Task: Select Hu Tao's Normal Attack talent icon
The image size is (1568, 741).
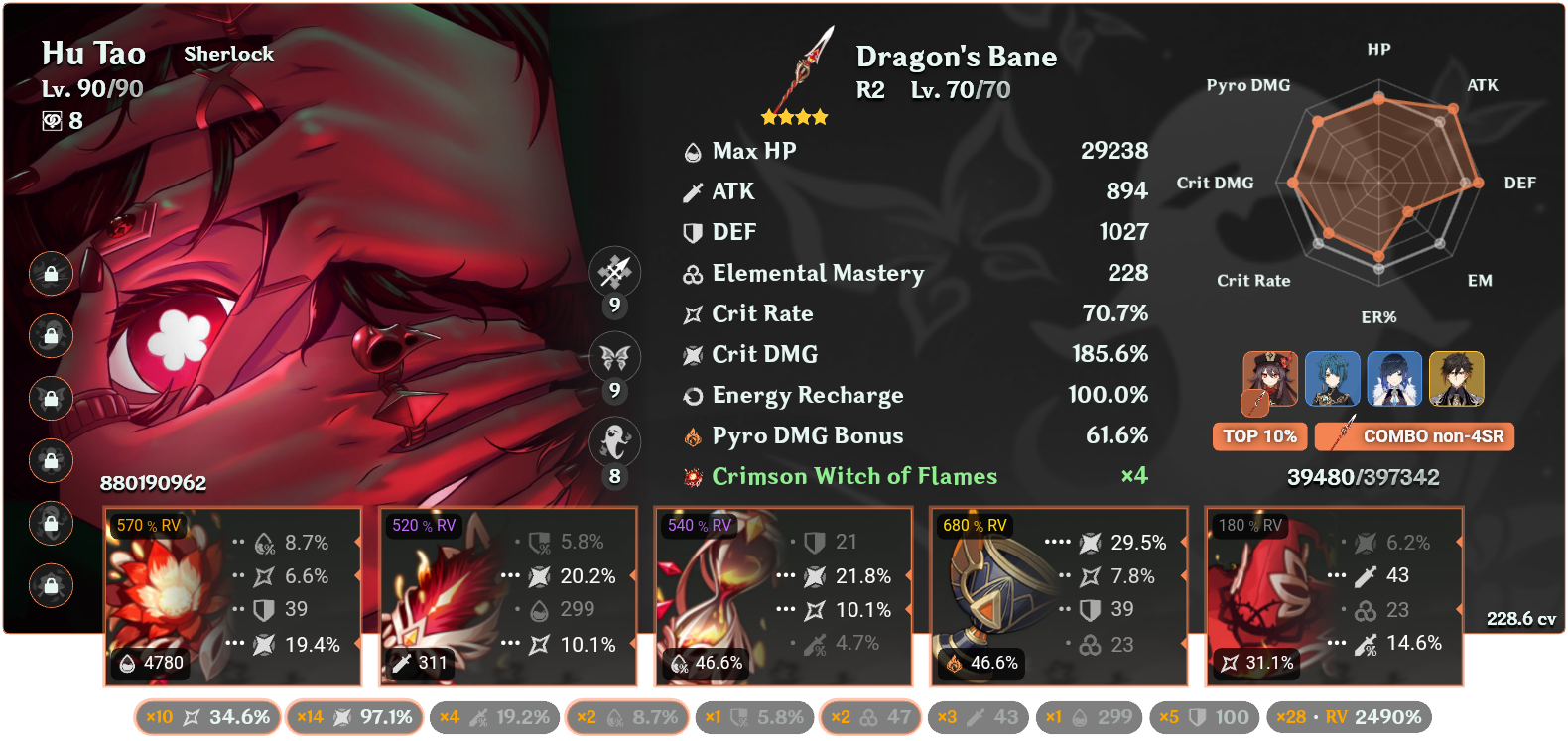Action: (x=615, y=272)
